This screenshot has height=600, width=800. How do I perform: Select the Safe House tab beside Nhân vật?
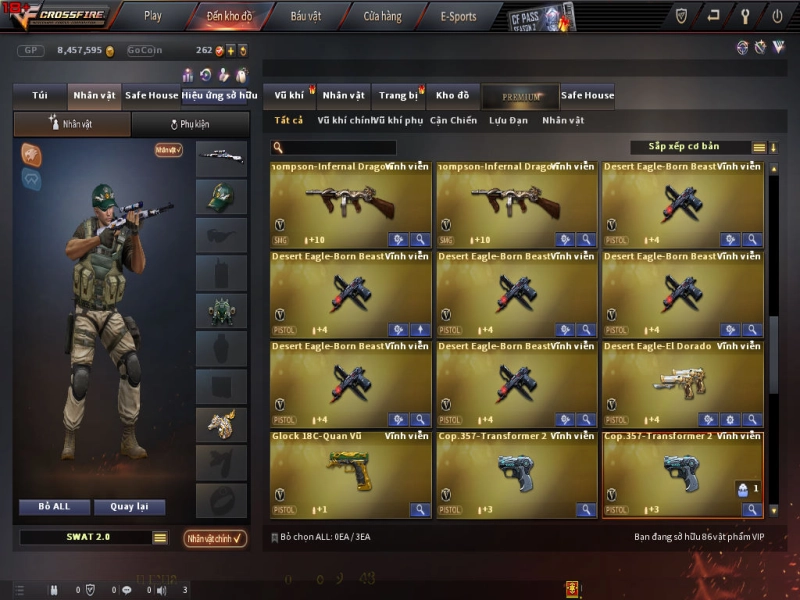[x=151, y=96]
